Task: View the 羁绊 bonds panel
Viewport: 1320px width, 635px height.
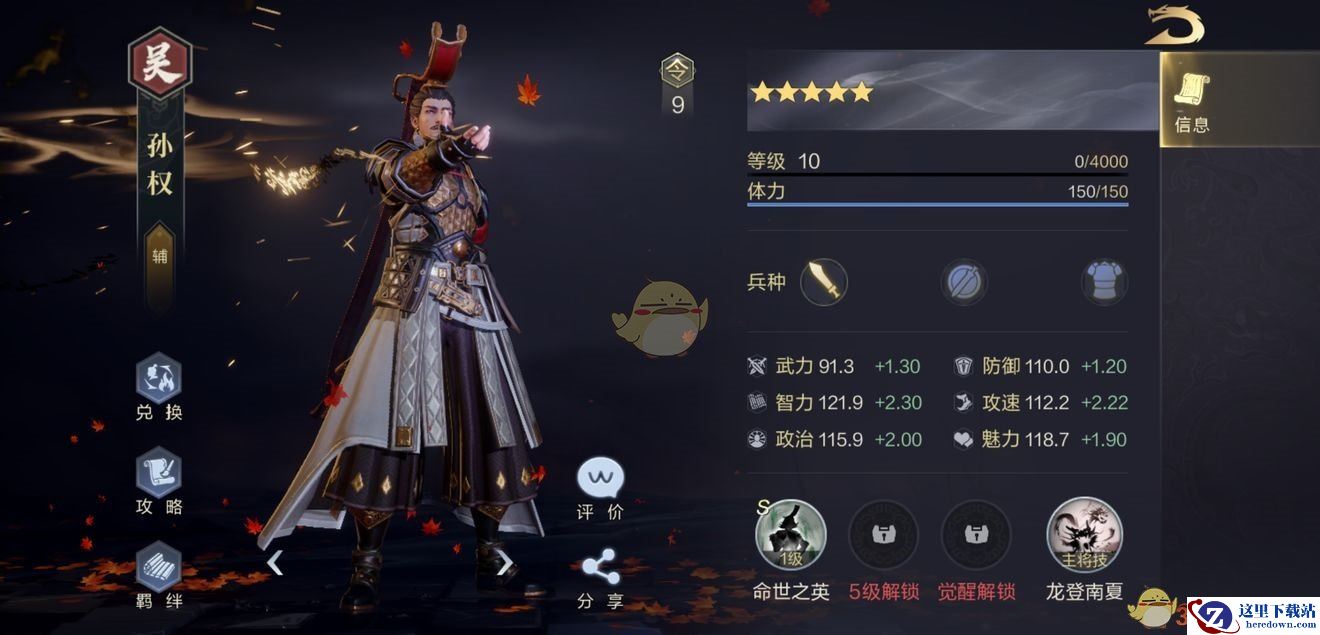Action: tap(159, 574)
